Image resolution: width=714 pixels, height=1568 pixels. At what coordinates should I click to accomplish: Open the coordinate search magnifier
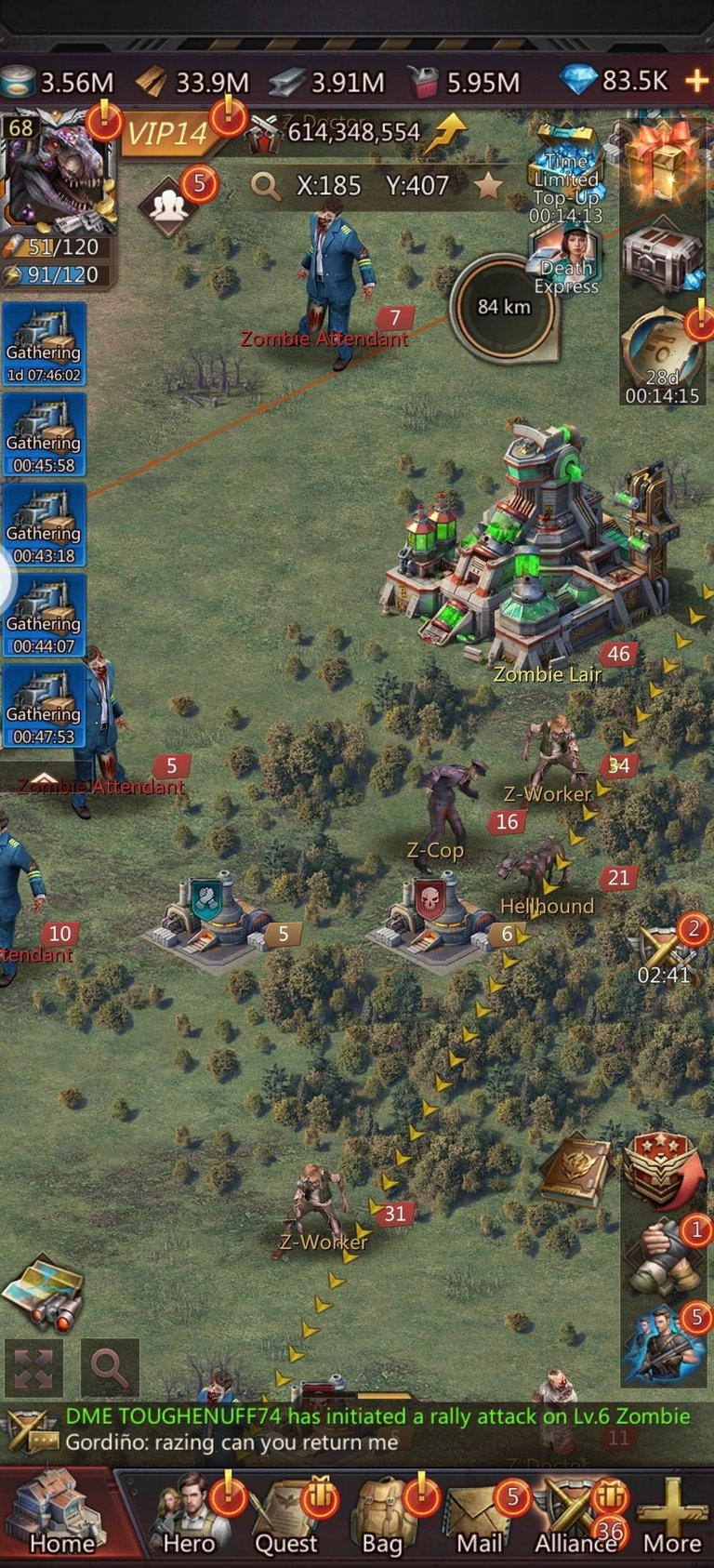coord(266,186)
